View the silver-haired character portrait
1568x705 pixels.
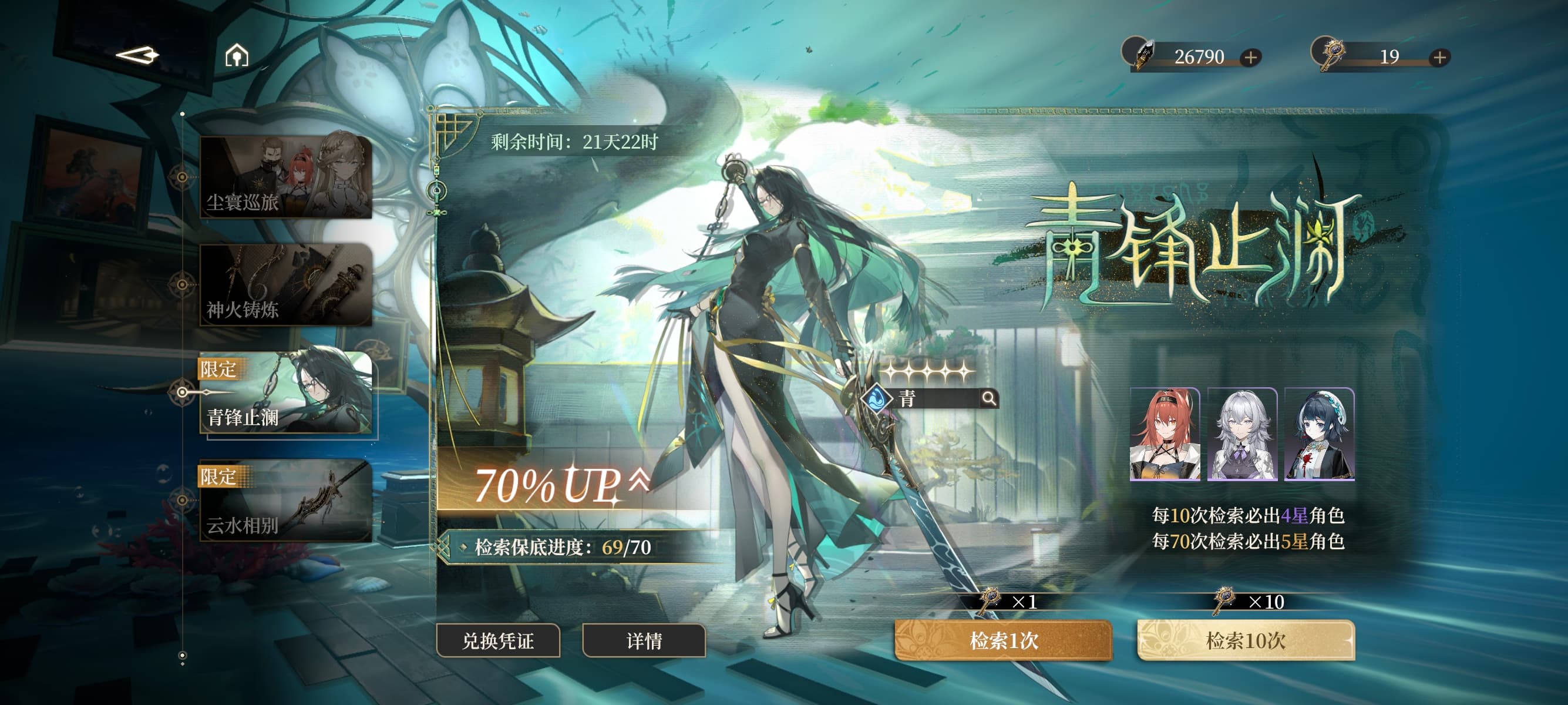pos(1241,435)
